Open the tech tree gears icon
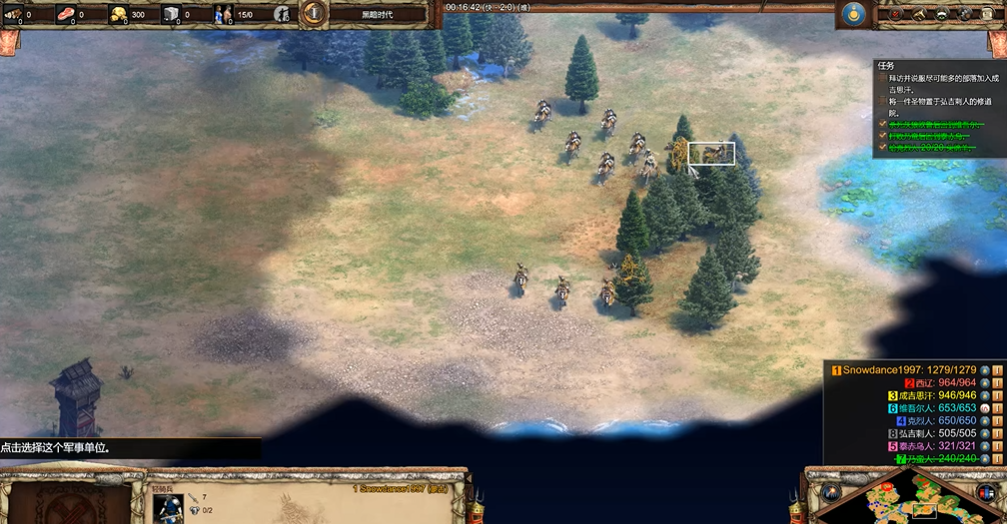 tap(965, 14)
